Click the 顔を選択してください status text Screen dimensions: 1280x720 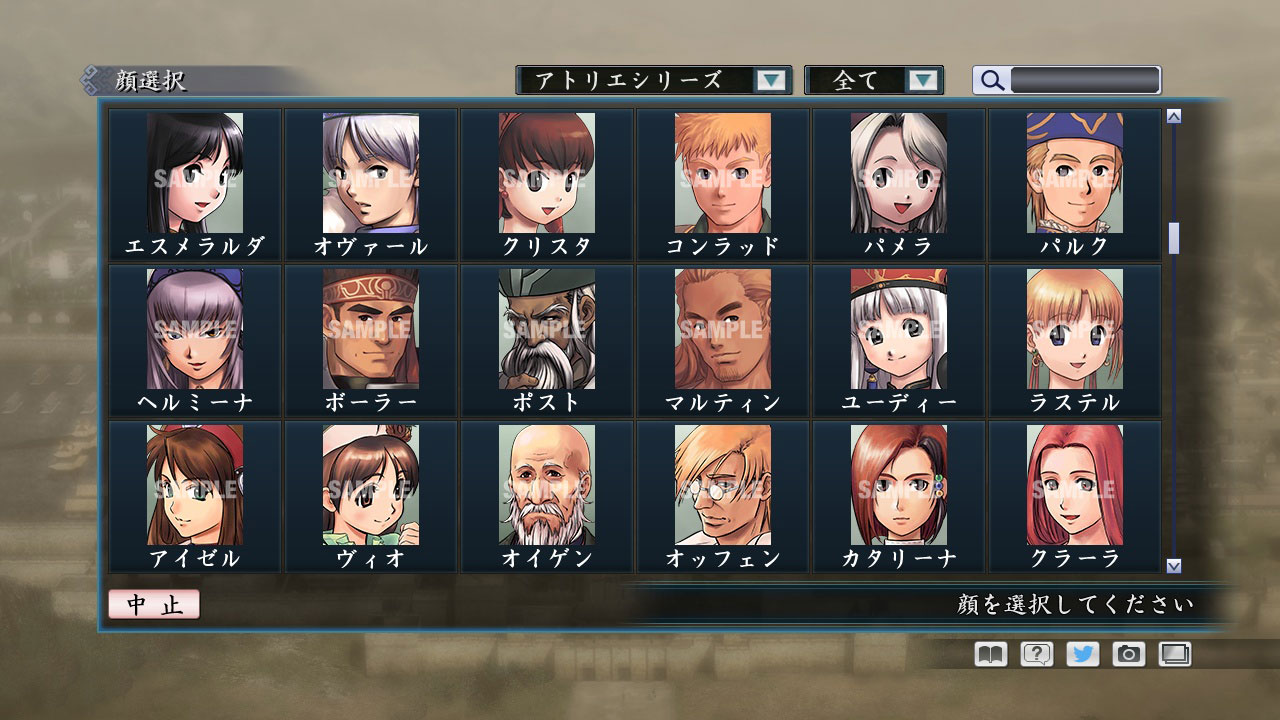tap(1073, 606)
